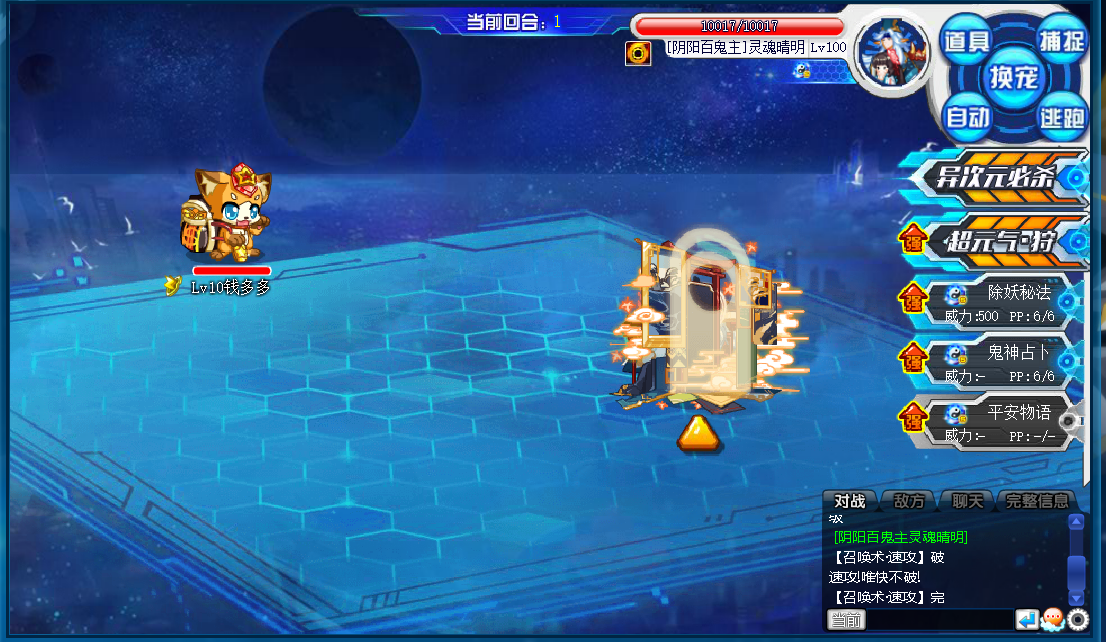Screen dimensions: 1106x642
Task: Click 逃跑 to flee the battle
Action: point(1061,118)
